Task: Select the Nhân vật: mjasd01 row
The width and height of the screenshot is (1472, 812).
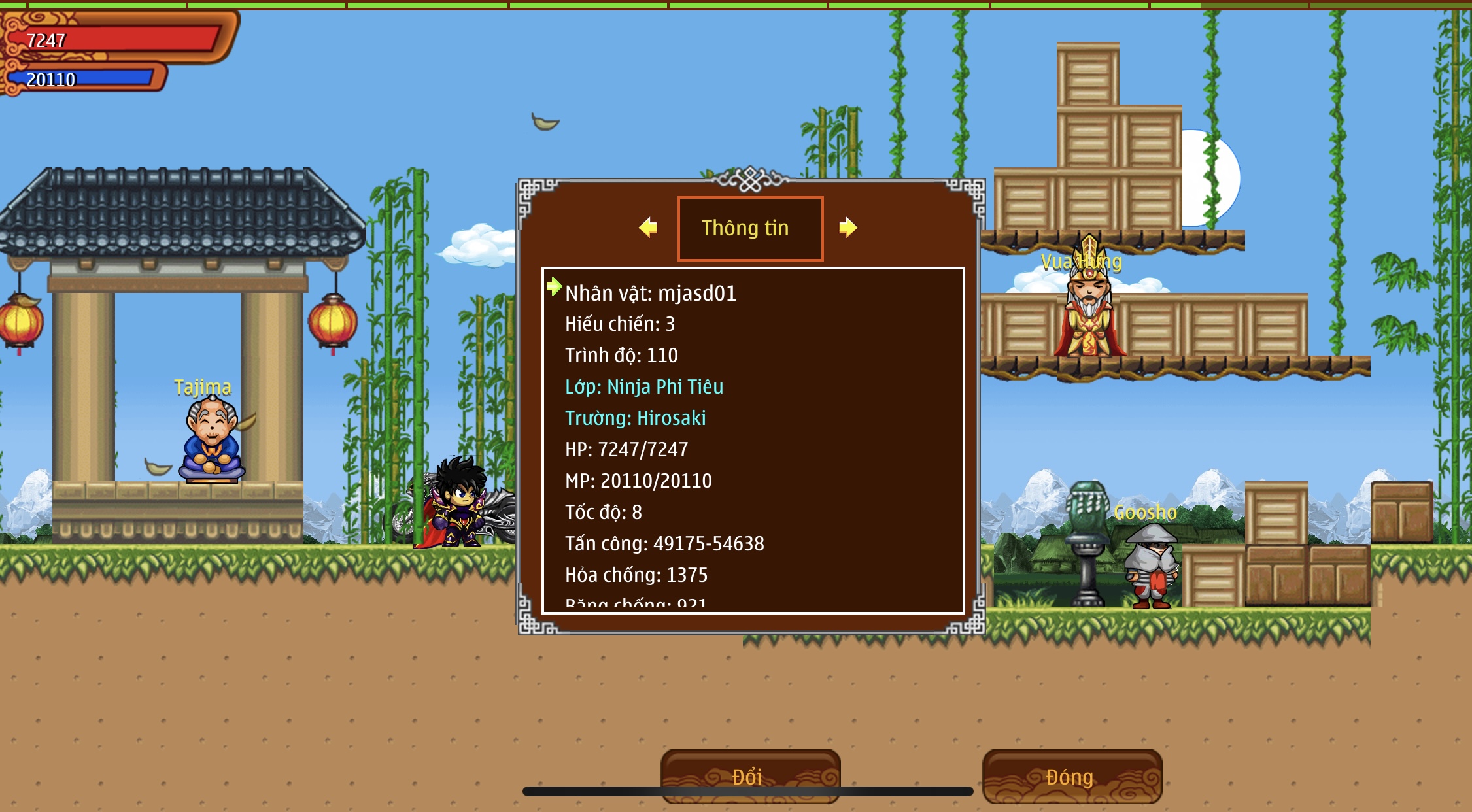Action: [x=651, y=294]
